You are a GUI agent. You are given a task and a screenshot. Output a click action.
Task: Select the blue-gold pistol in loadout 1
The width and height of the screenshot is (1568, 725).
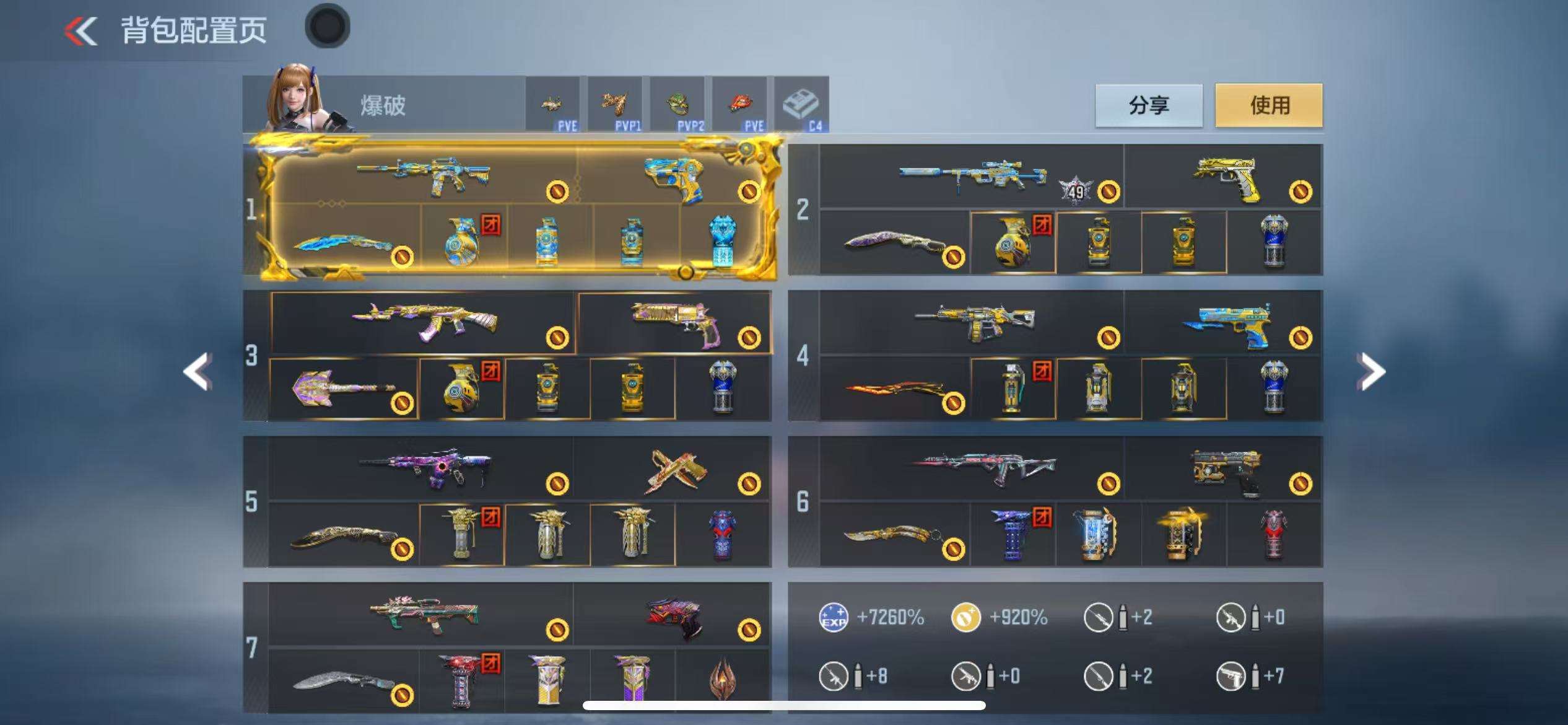pyautogui.click(x=675, y=177)
